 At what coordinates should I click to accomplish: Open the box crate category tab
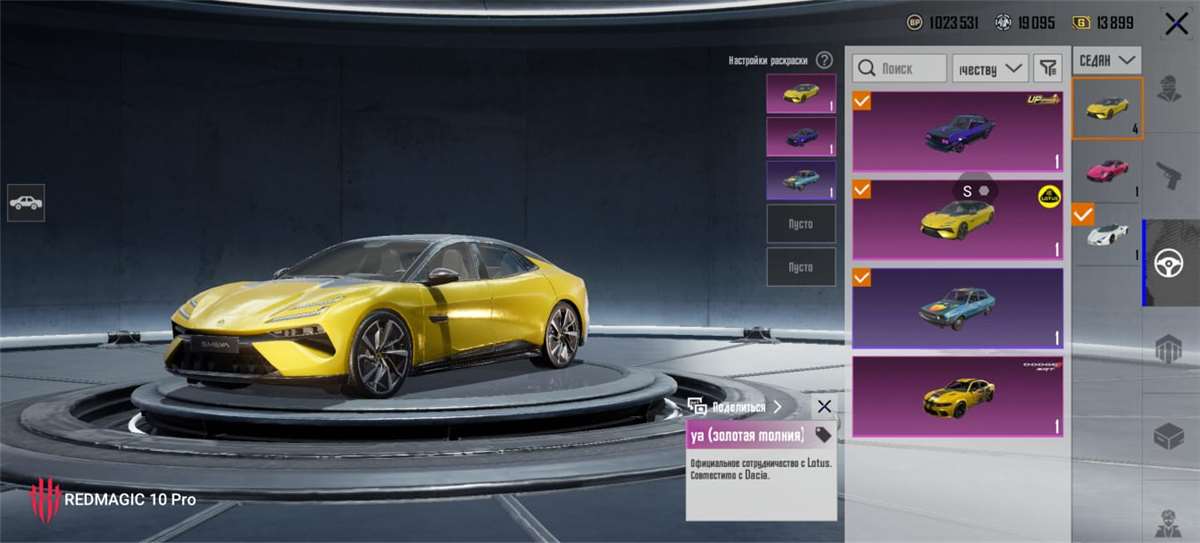coord(1168,437)
